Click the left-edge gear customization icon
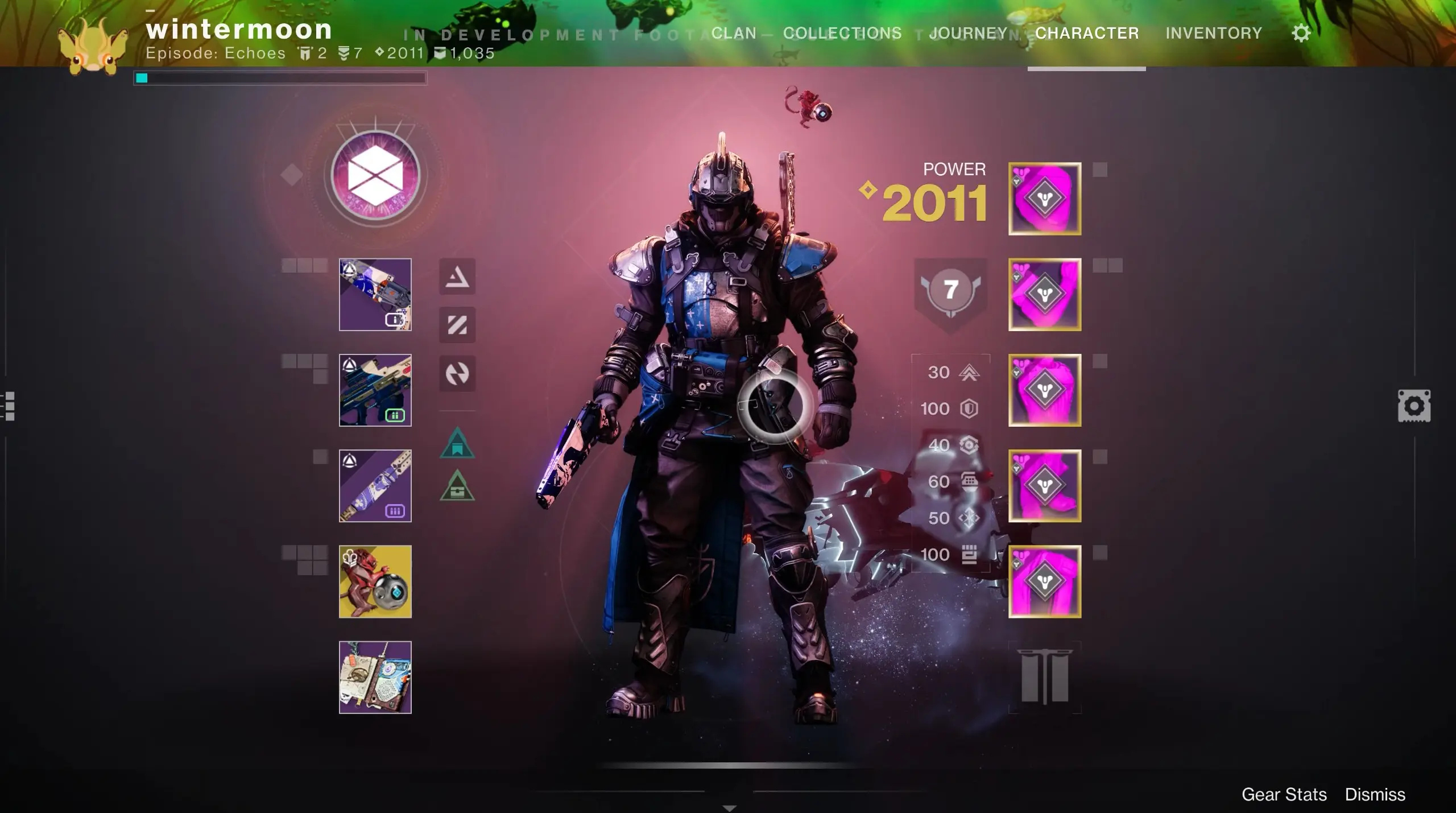1456x813 pixels. point(1414,406)
